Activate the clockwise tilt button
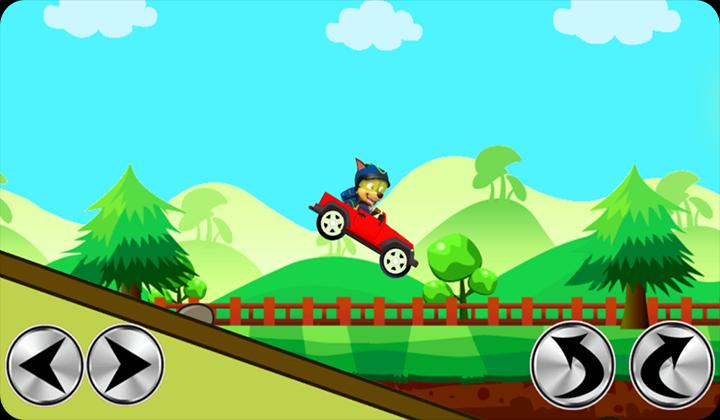Image resolution: width=720 pixels, height=420 pixels. click(x=672, y=362)
